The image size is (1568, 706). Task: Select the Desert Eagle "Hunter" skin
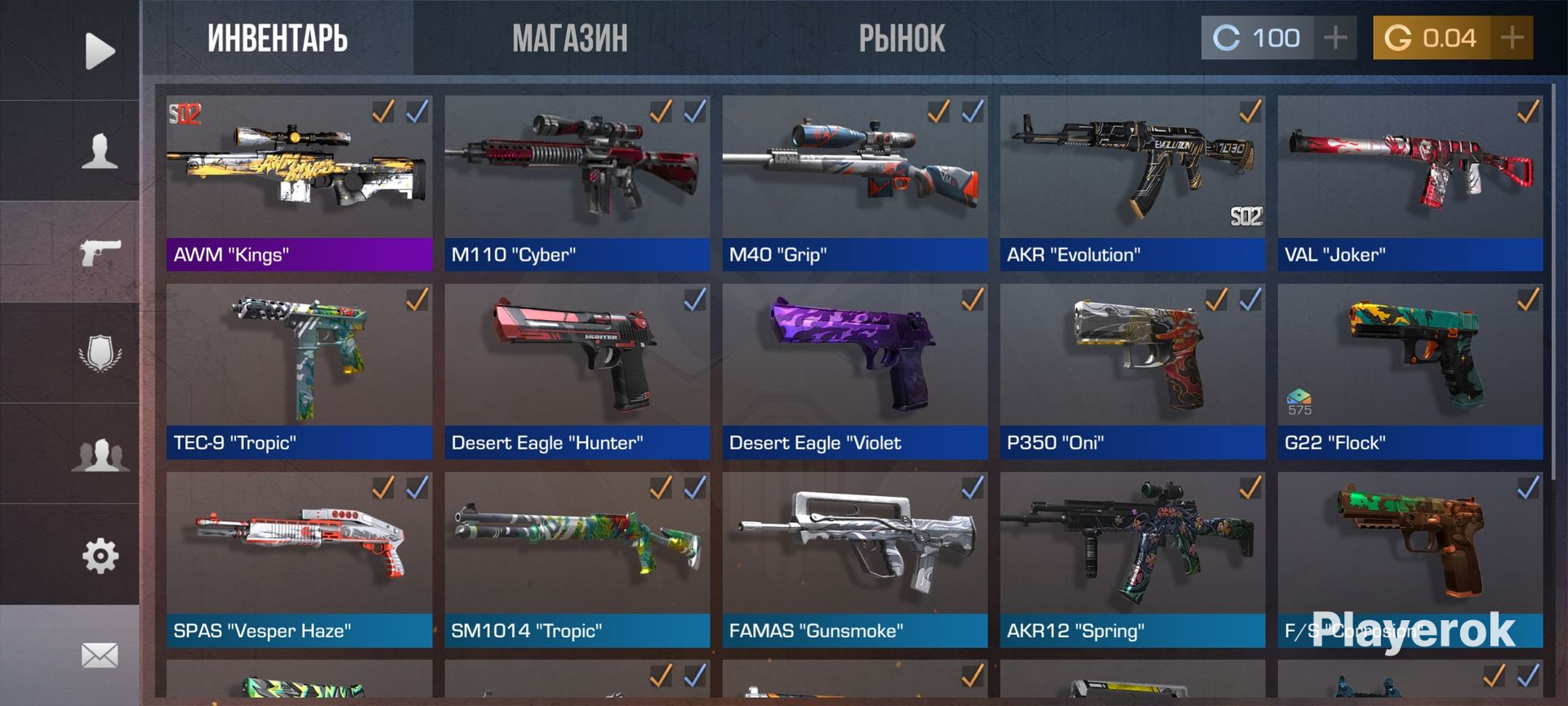[x=577, y=372]
